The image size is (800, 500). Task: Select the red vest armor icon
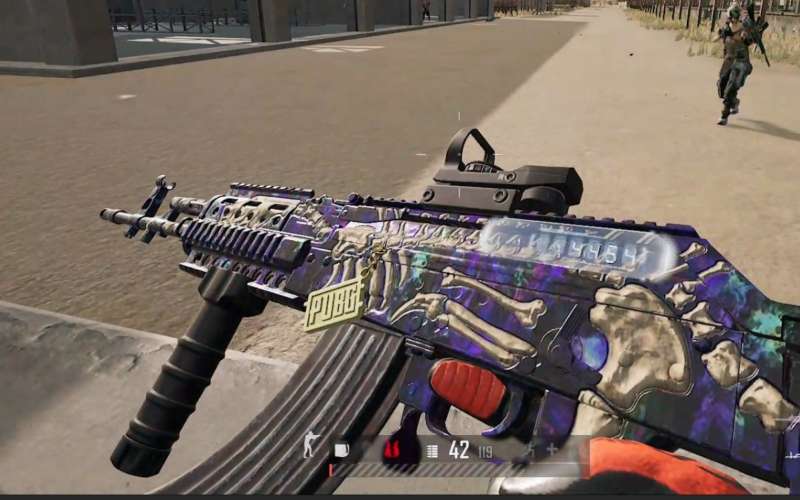click(x=394, y=451)
